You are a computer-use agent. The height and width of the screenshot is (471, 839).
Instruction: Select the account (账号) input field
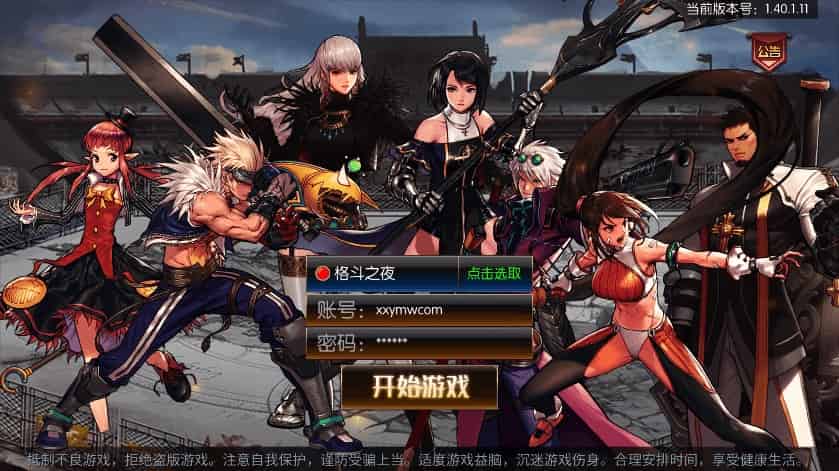(445, 308)
